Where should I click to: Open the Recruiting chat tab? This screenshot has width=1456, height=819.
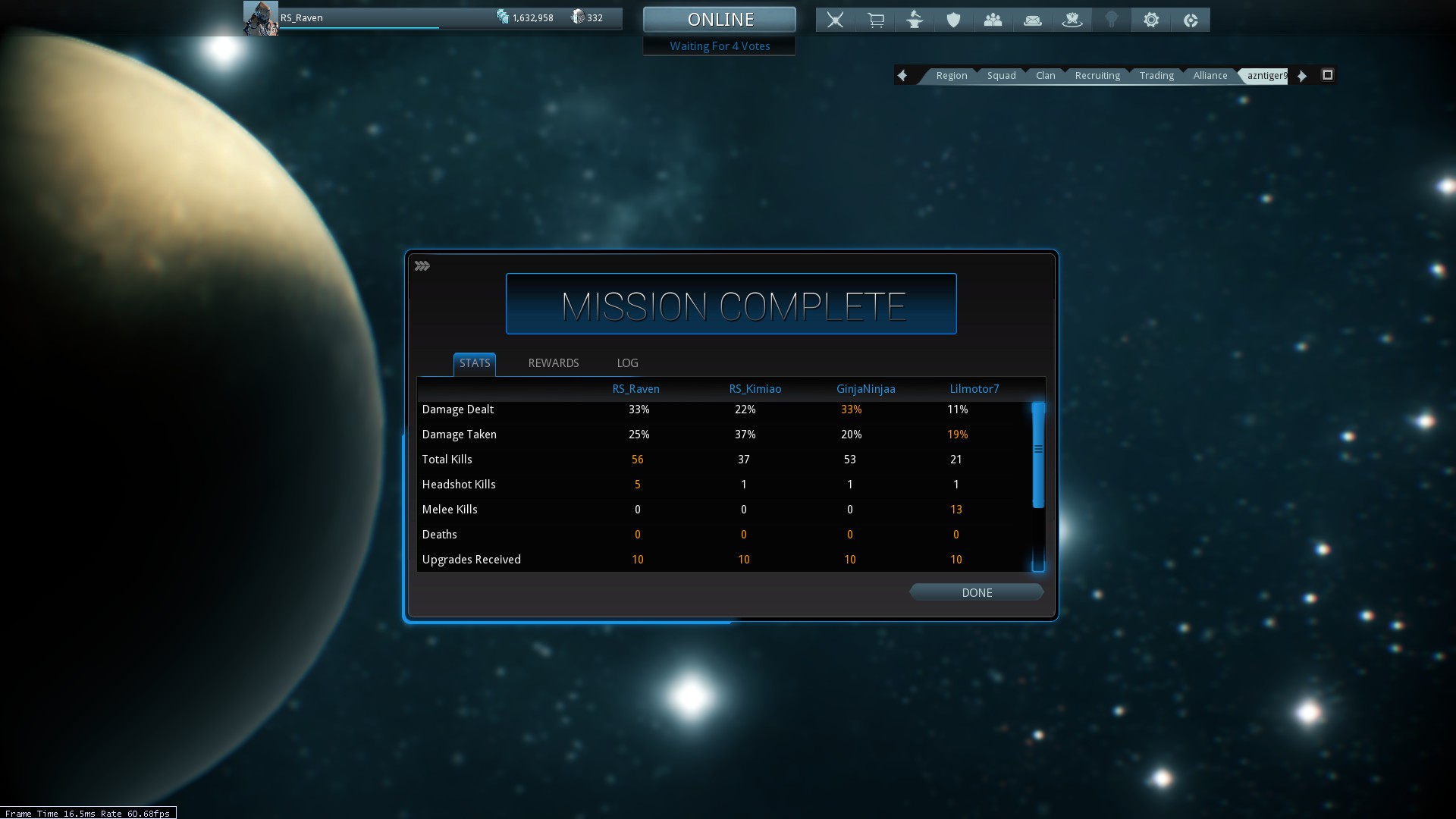click(x=1097, y=76)
